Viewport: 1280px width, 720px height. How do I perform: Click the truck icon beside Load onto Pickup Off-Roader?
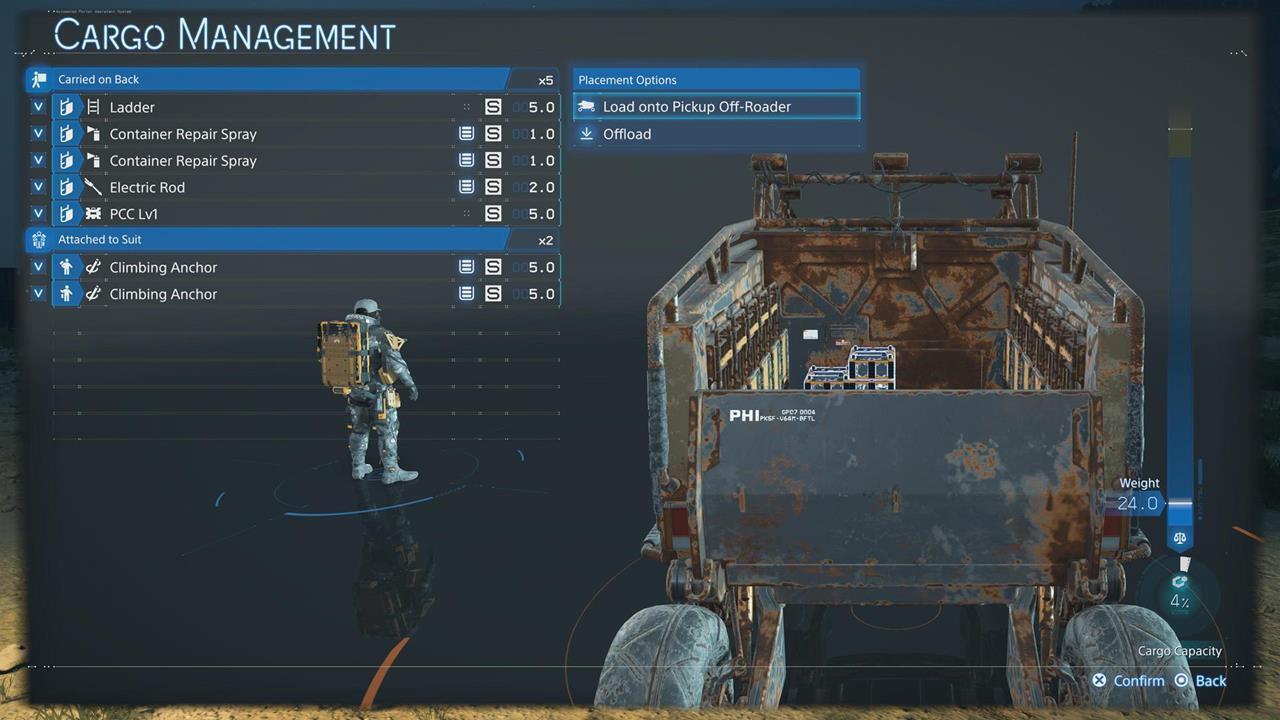tap(586, 106)
